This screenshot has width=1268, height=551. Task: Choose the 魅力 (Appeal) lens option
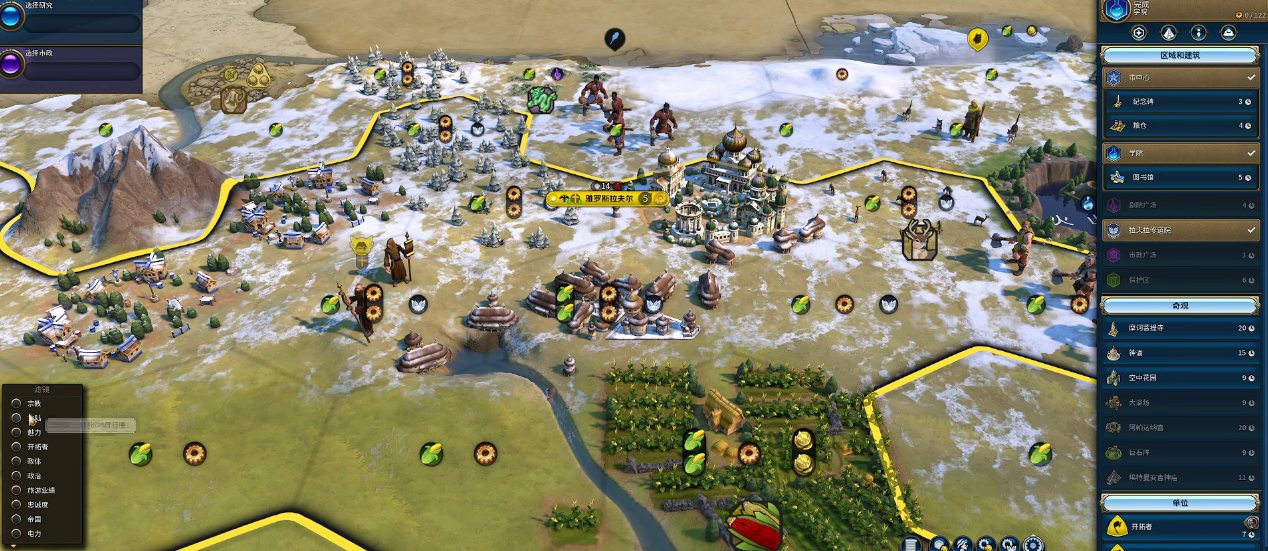pos(35,432)
